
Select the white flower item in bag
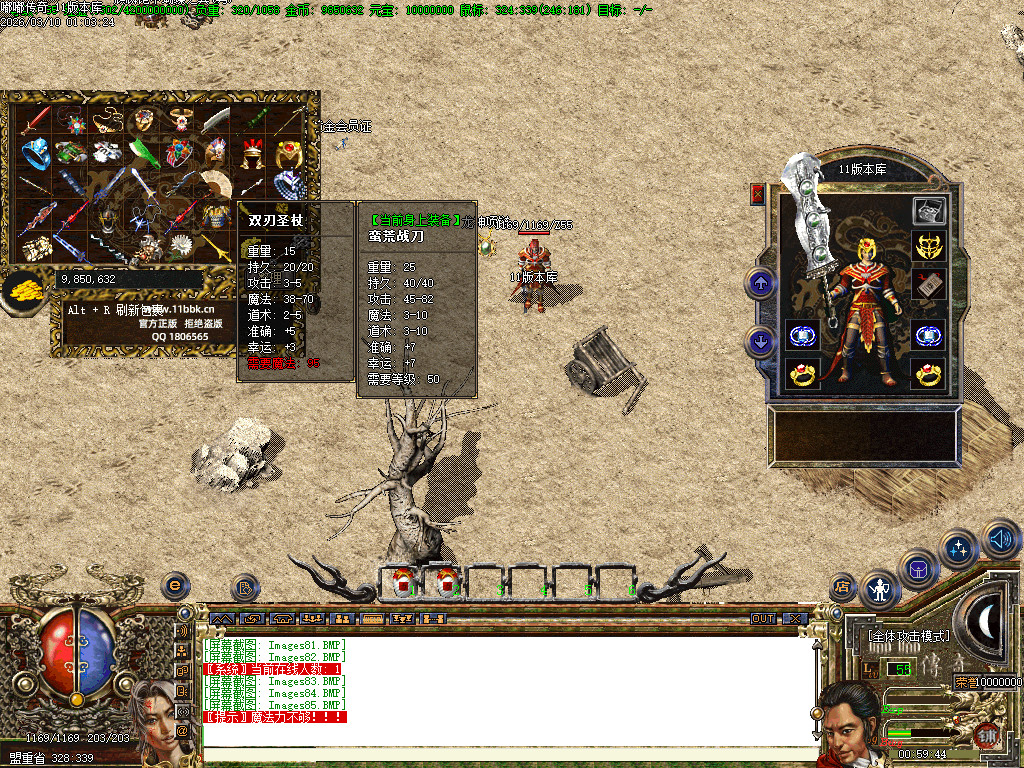coord(181,245)
